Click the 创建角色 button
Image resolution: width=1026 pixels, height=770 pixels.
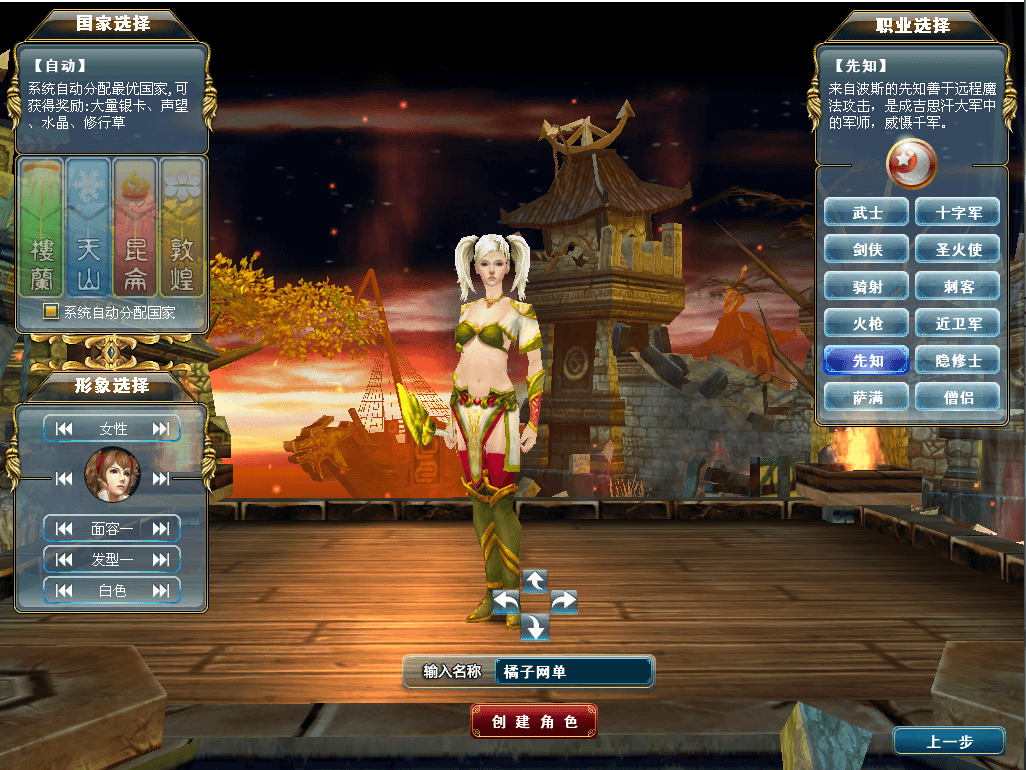point(534,721)
